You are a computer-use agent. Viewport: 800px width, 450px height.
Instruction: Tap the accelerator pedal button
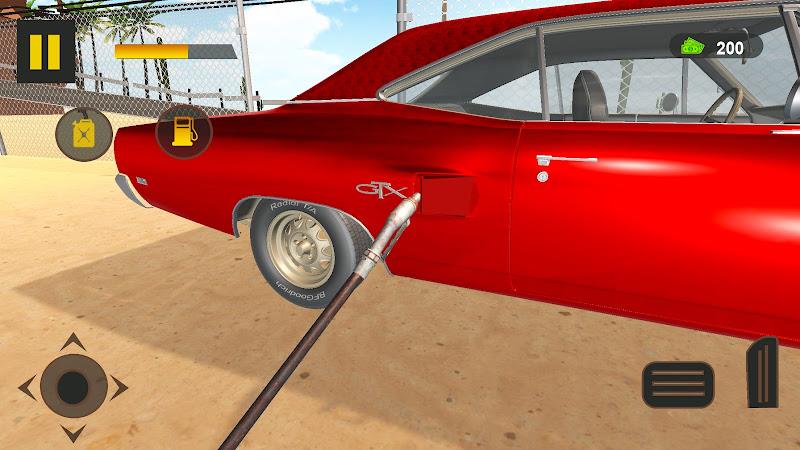click(762, 372)
